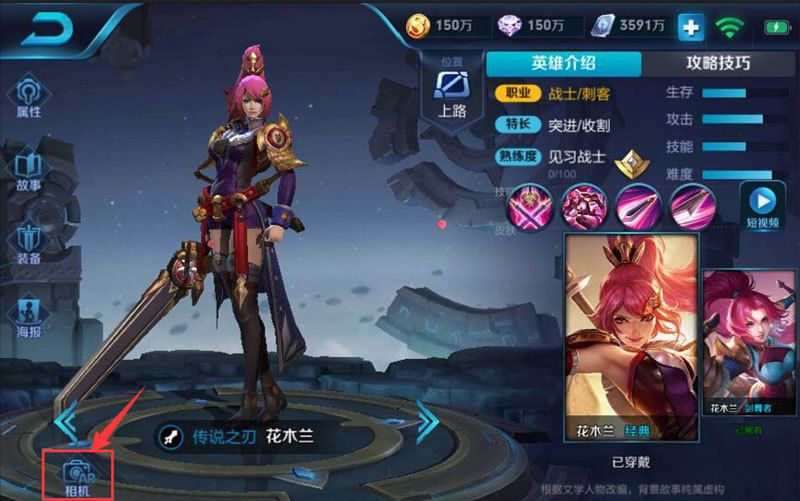The height and width of the screenshot is (501, 800).
Task: Switch to the 英雄介绍 tab
Action: [563, 63]
